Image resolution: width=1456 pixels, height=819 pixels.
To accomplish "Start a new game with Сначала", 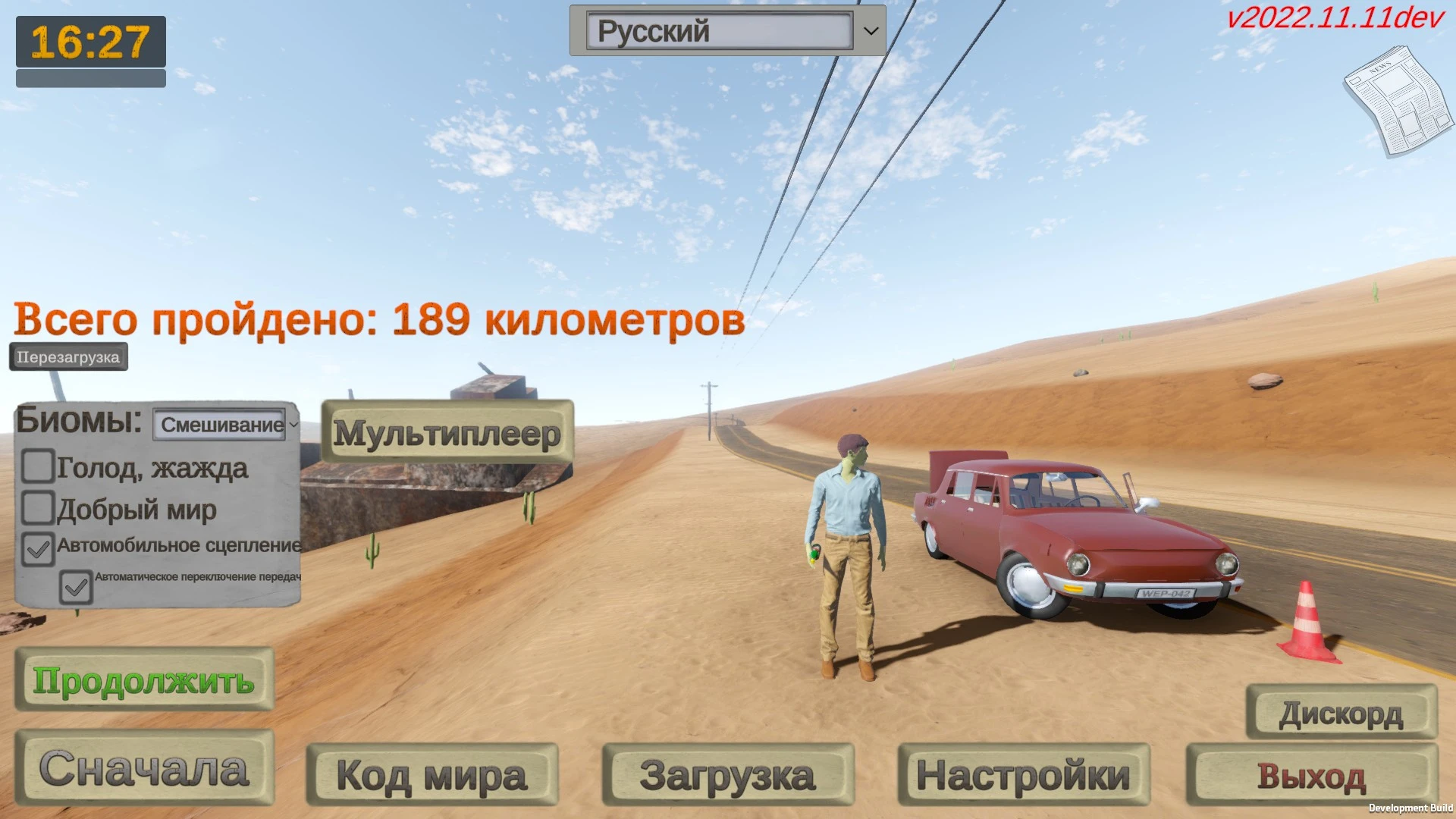I will pos(146,768).
